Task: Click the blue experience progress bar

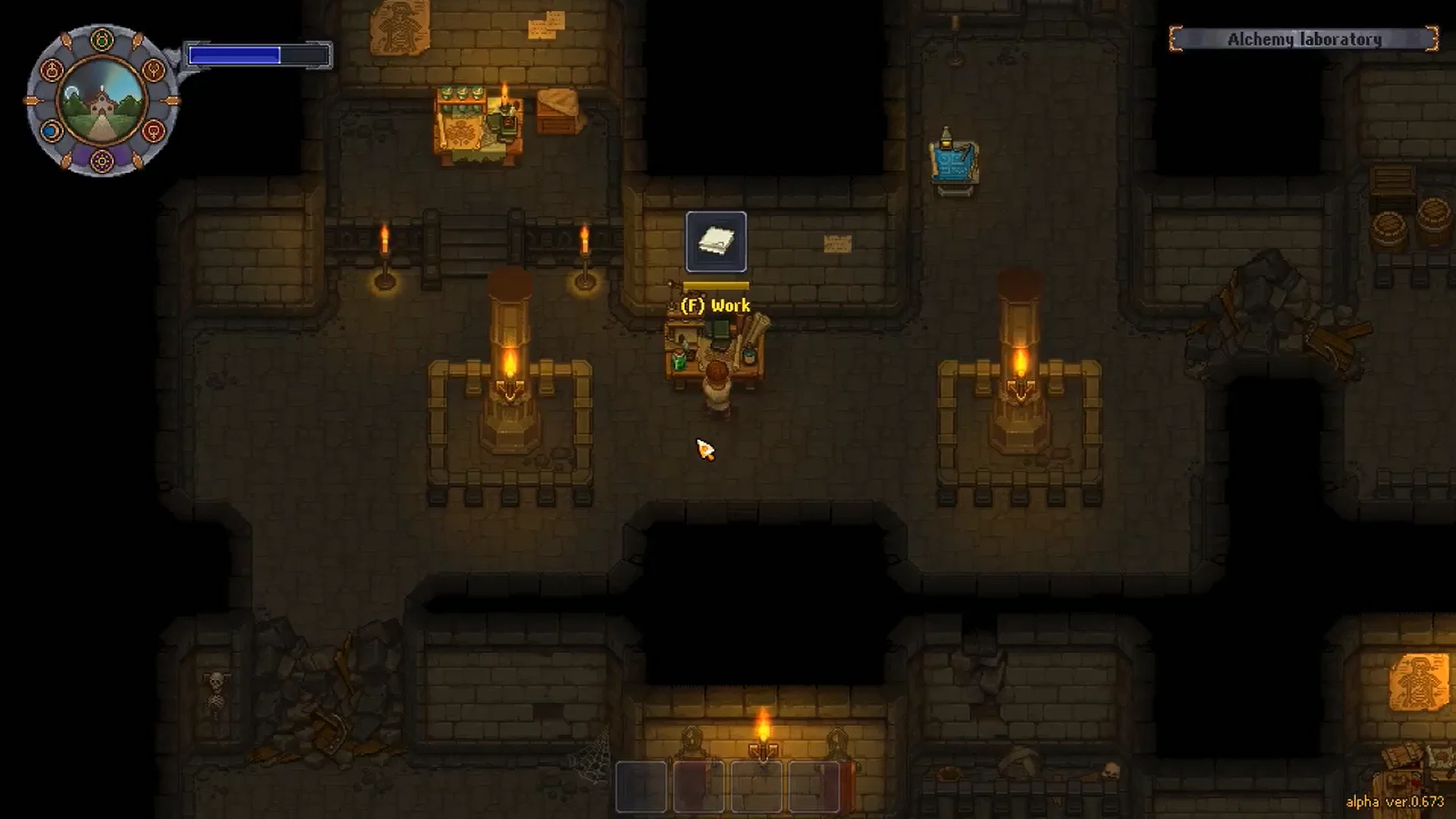Action: tap(235, 53)
